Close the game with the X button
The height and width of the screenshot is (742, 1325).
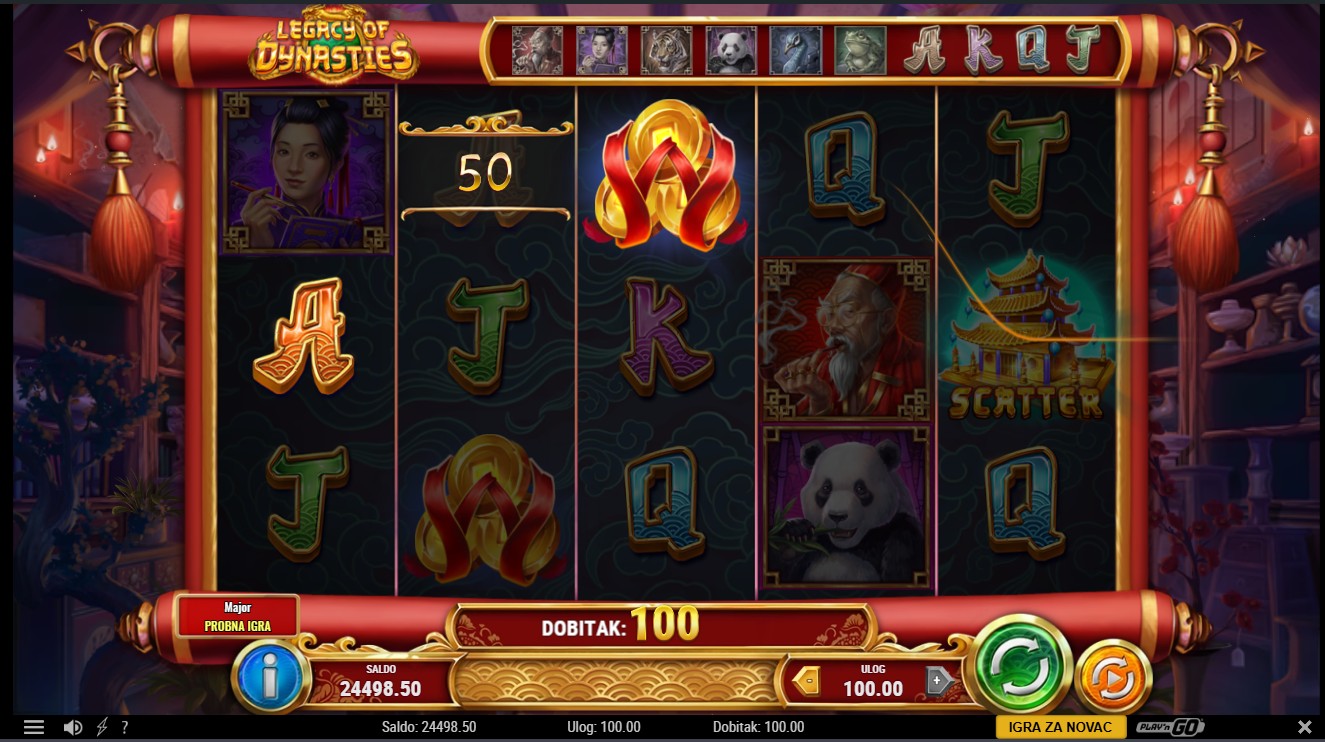(1304, 727)
